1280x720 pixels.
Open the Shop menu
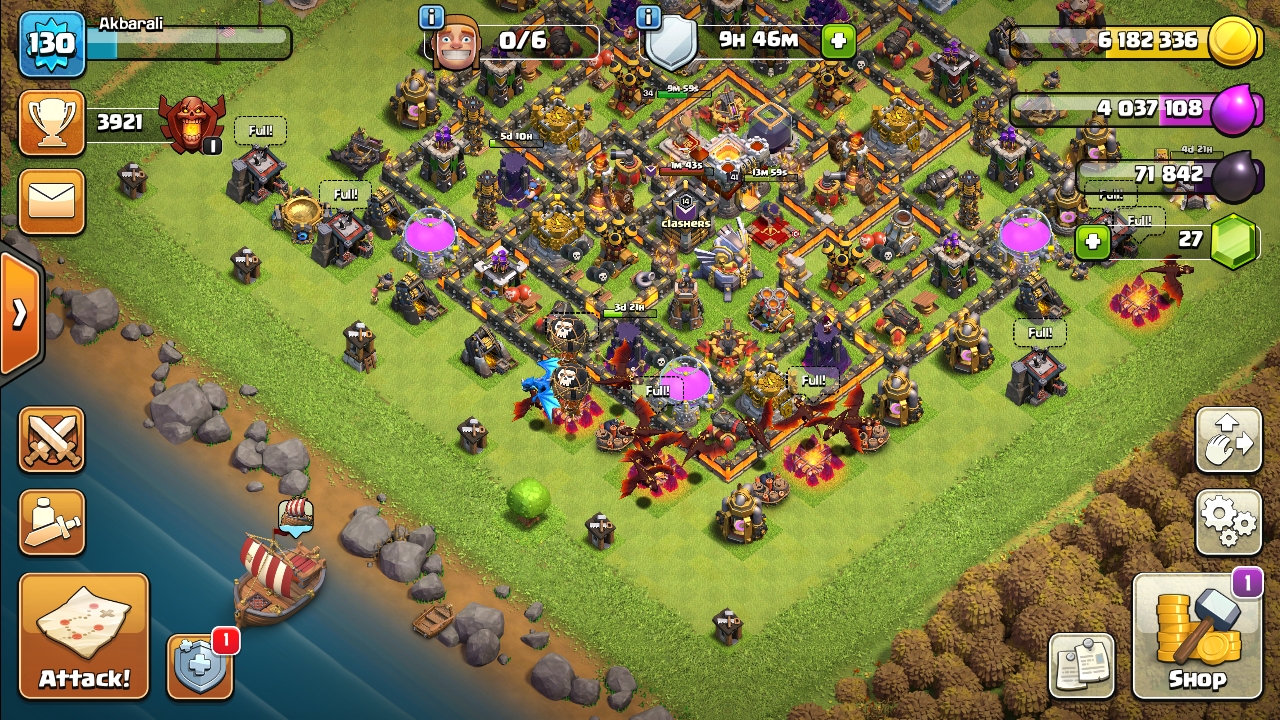1197,636
